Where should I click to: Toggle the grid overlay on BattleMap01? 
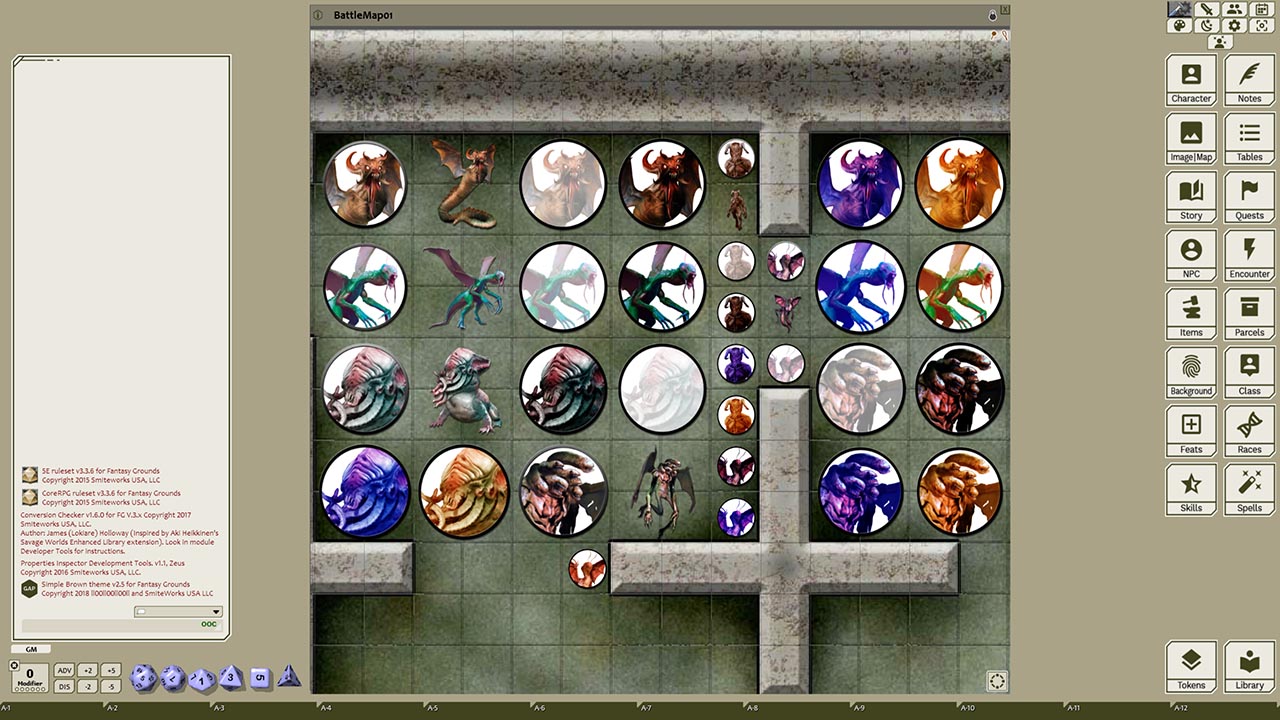coord(996,681)
